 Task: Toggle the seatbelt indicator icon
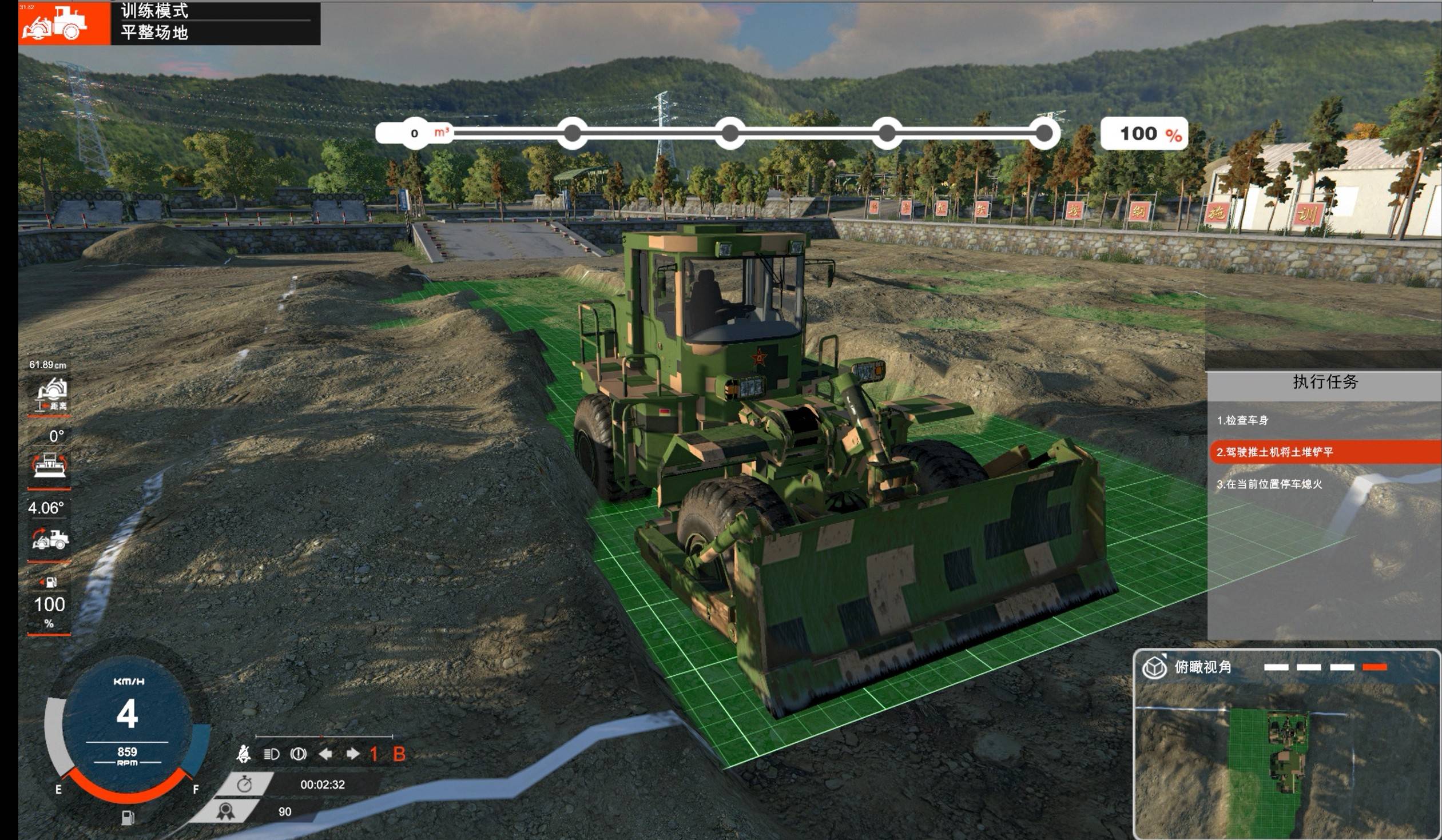click(243, 754)
